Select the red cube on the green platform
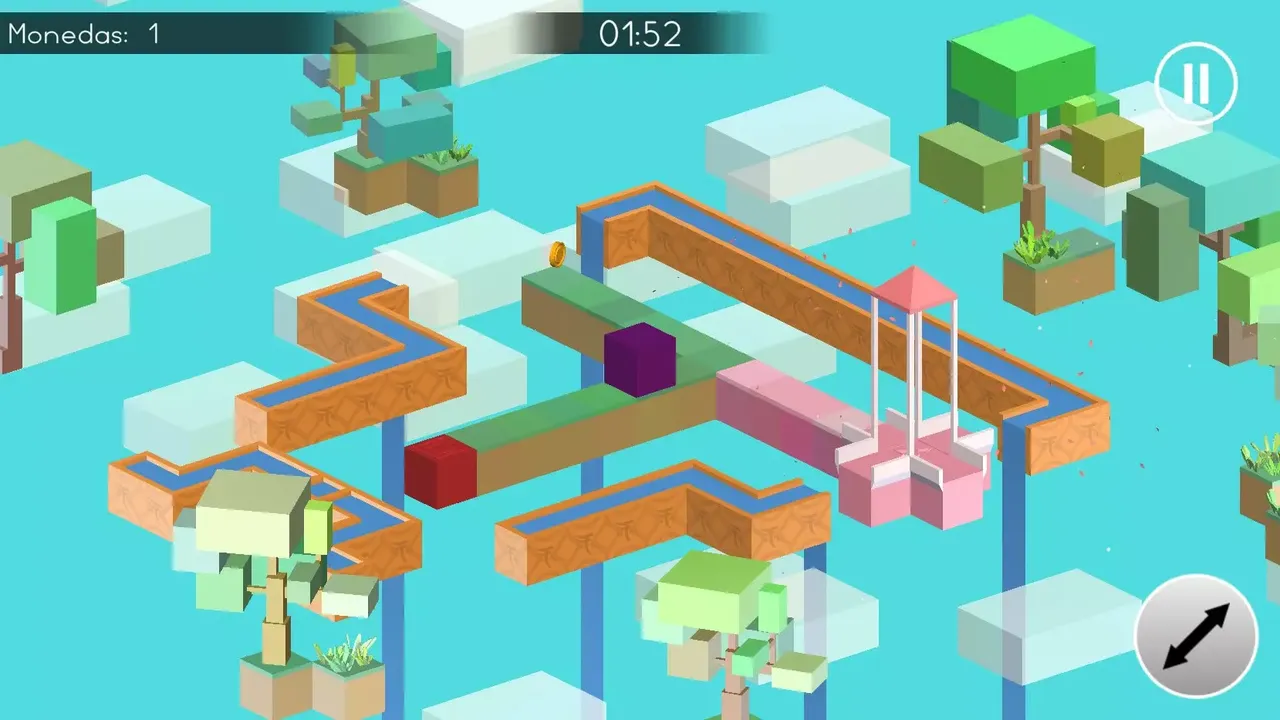The image size is (1280, 720). pyautogui.click(x=440, y=473)
